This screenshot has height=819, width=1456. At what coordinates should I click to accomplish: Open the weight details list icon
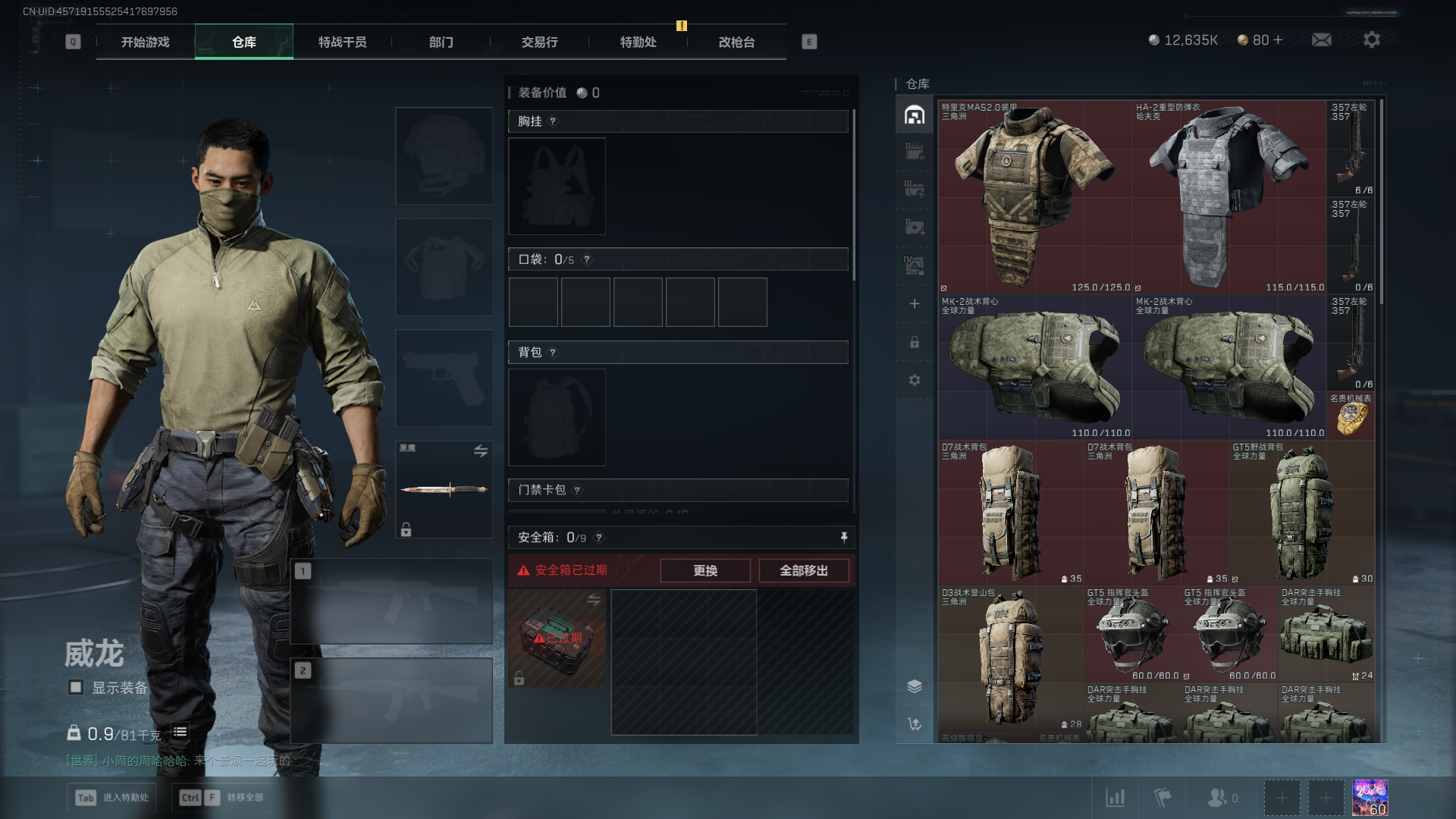coord(180,733)
